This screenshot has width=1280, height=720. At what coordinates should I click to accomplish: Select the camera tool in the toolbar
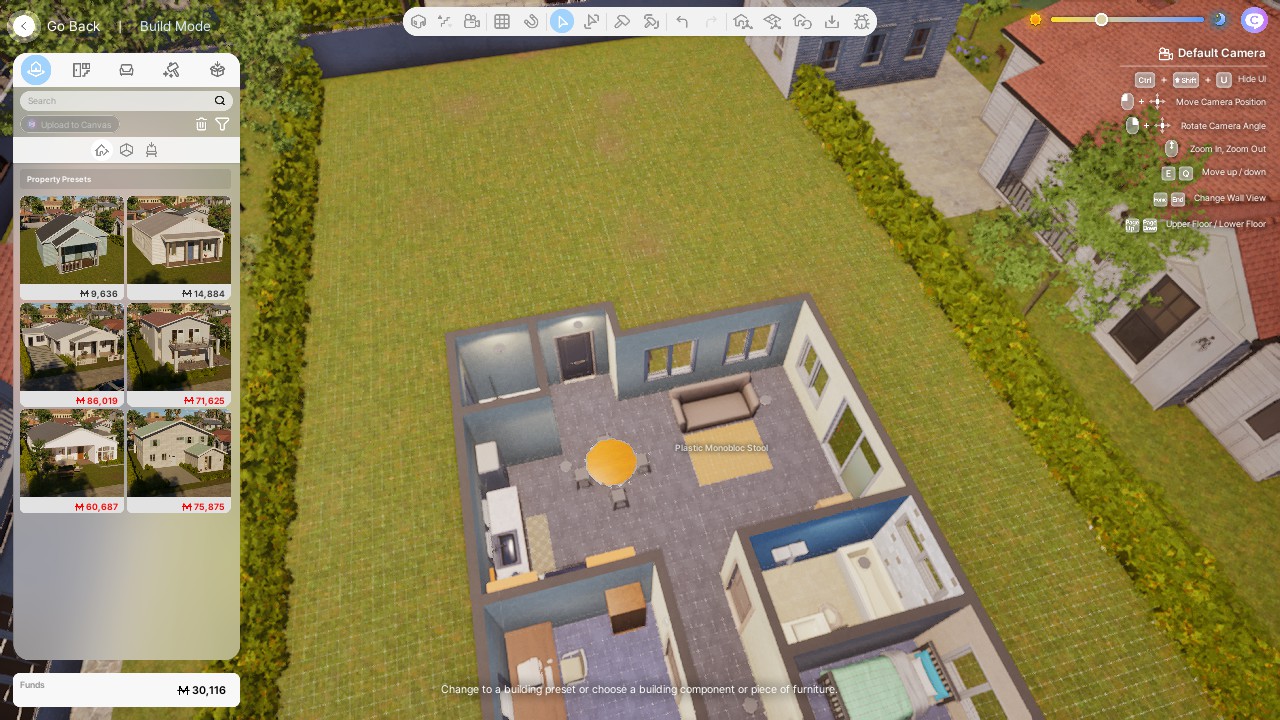pyautogui.click(x=473, y=20)
